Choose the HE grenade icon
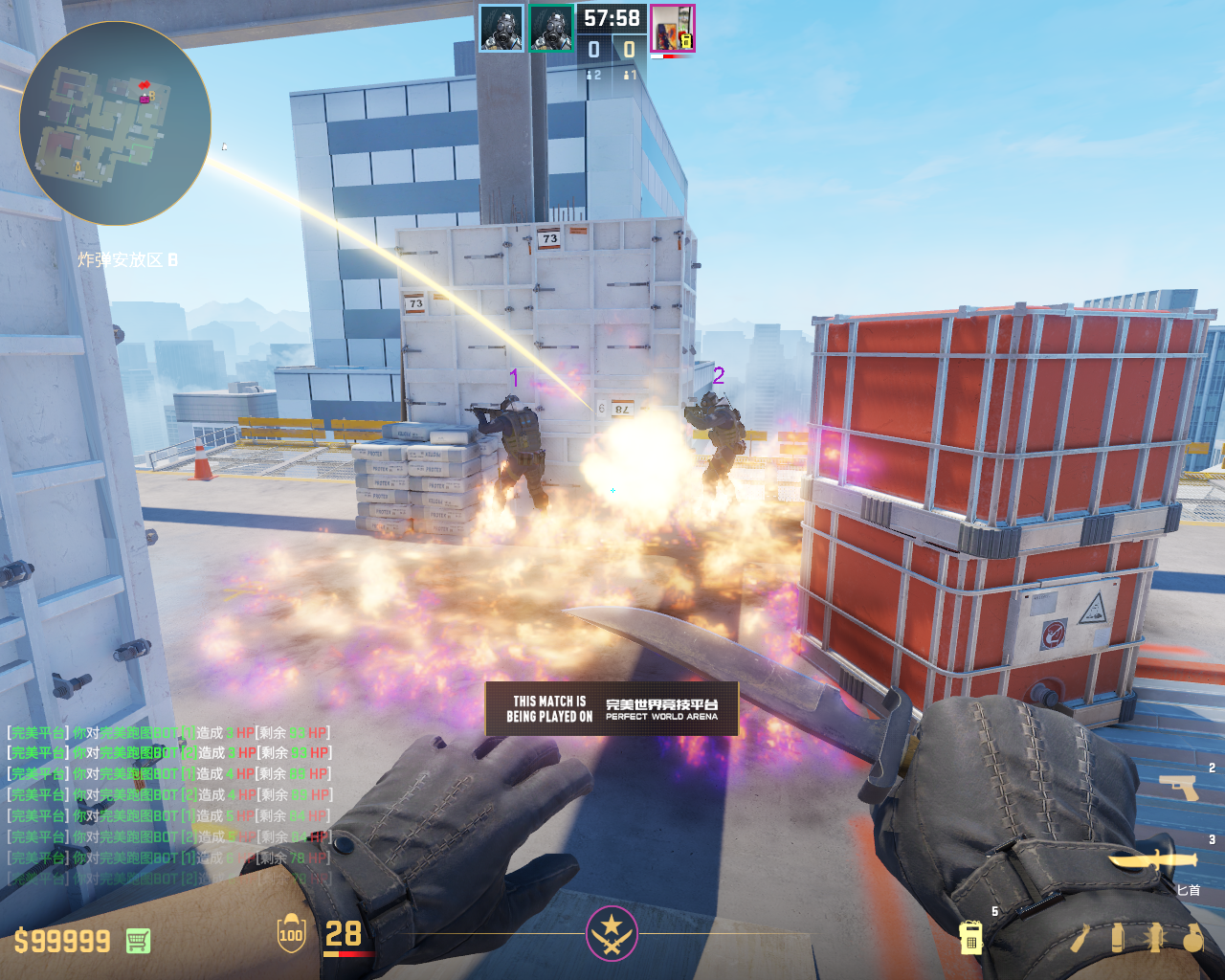 tap(1192, 938)
